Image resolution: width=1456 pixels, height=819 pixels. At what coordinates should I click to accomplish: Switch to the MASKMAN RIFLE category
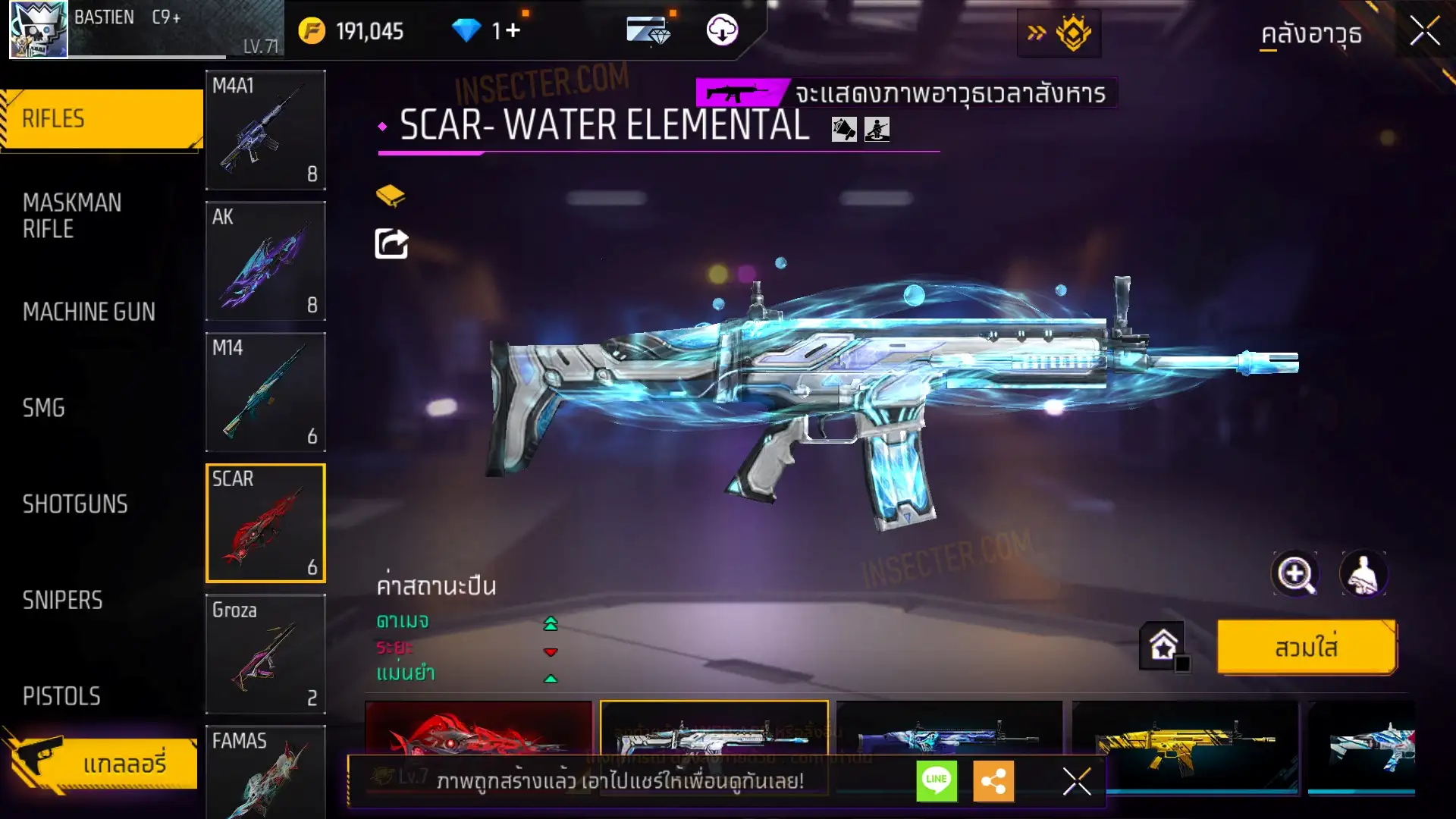point(72,216)
